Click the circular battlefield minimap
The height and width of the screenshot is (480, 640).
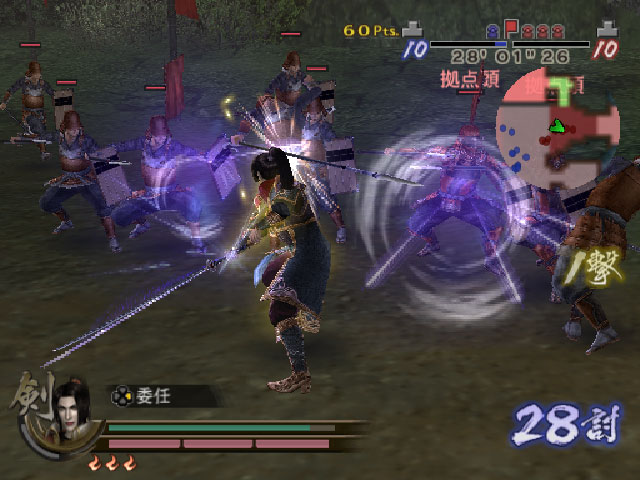pos(557,127)
